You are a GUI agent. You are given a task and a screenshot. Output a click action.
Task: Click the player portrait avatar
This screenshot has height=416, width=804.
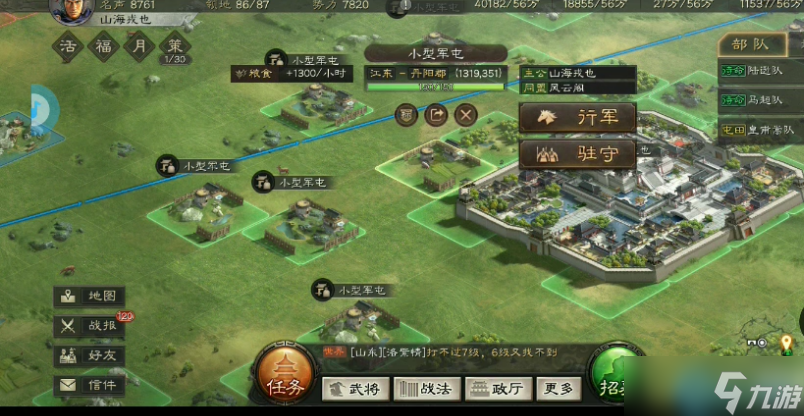[68, 10]
